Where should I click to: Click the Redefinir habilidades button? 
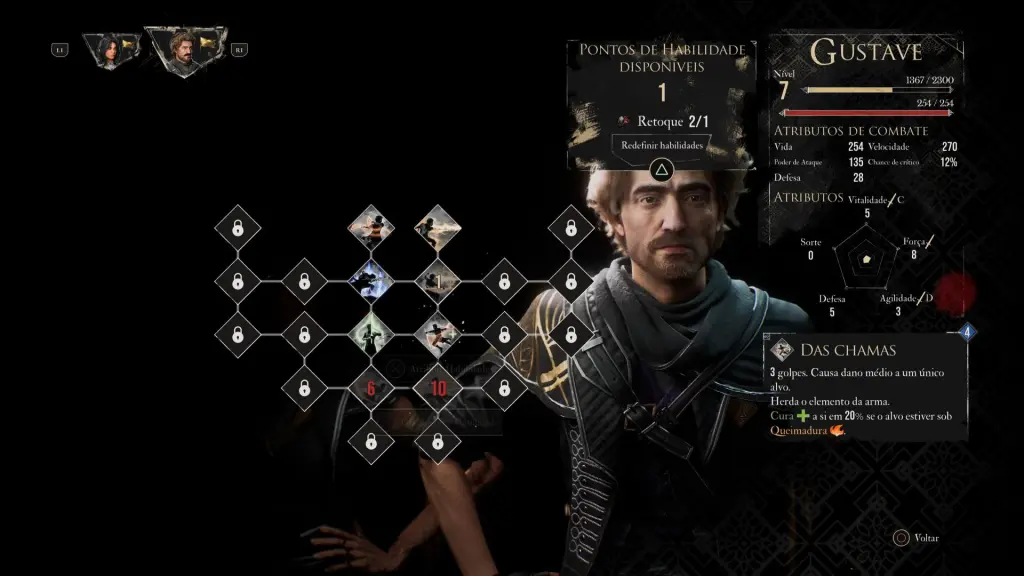point(660,145)
